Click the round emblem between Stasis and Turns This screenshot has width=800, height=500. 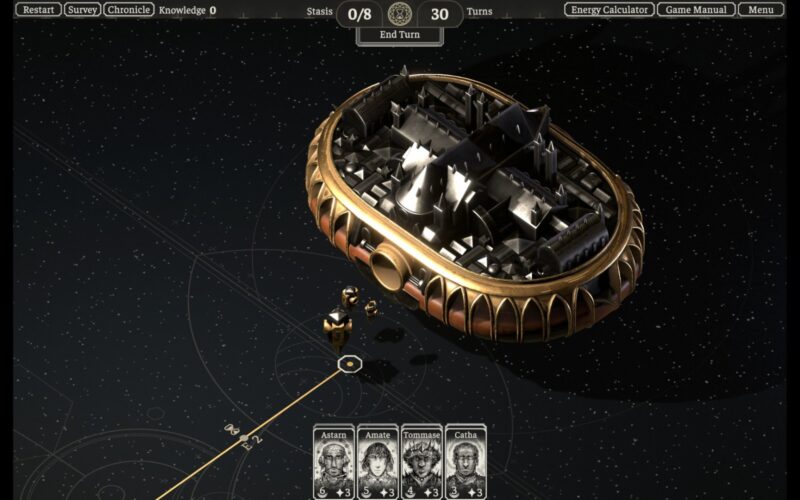tap(399, 13)
